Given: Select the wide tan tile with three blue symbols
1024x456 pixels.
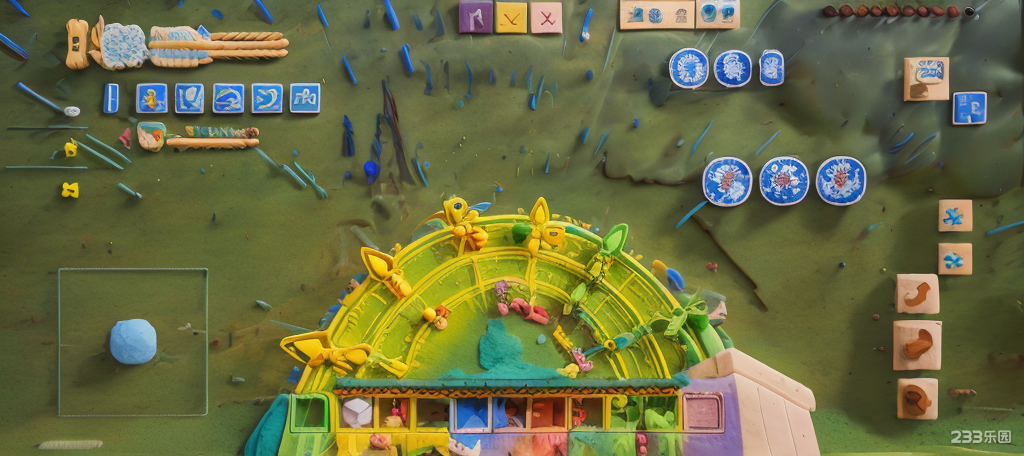Looking at the screenshot, I should 657,14.
